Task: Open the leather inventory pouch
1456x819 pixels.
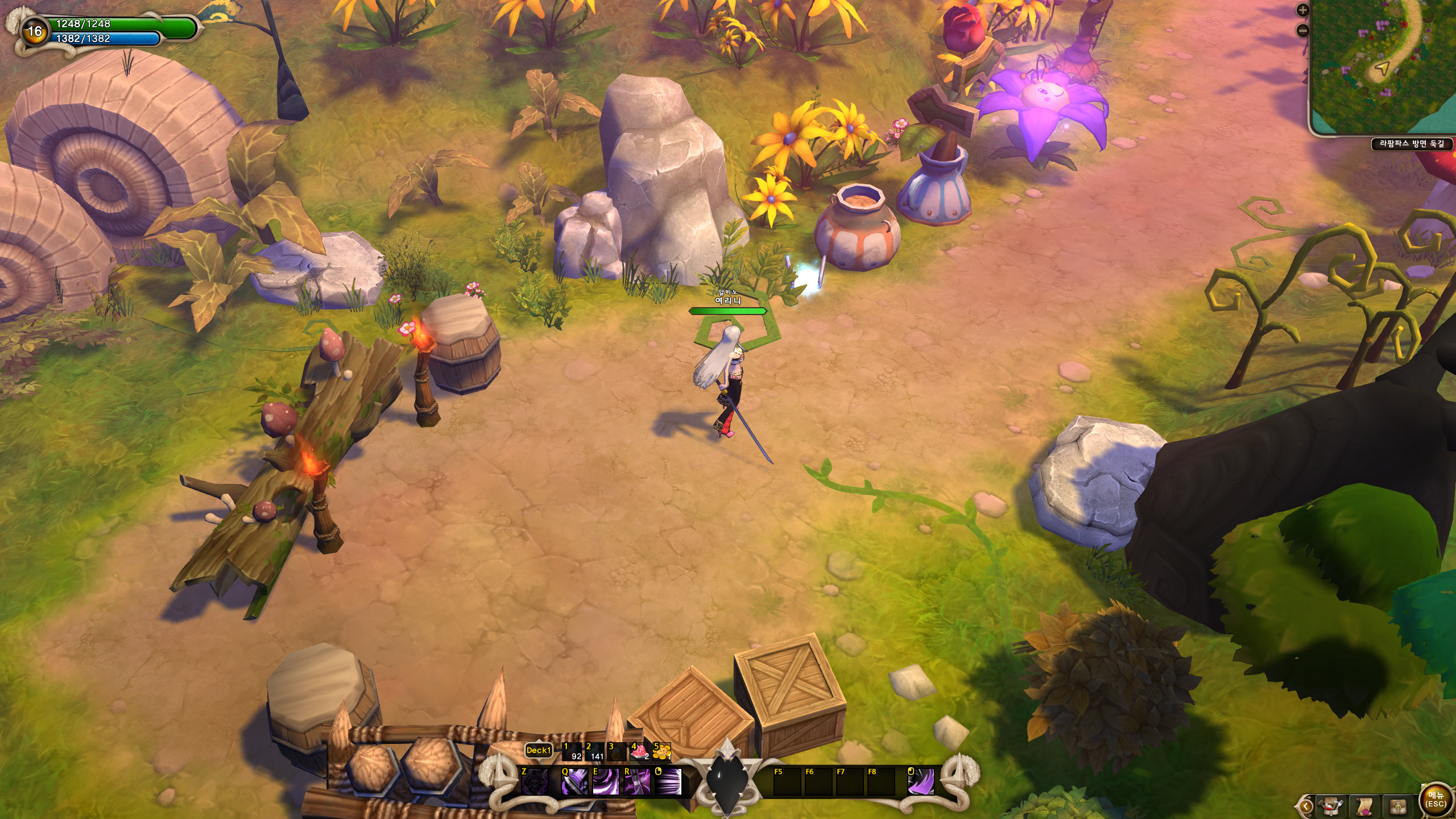Action: 1399,805
